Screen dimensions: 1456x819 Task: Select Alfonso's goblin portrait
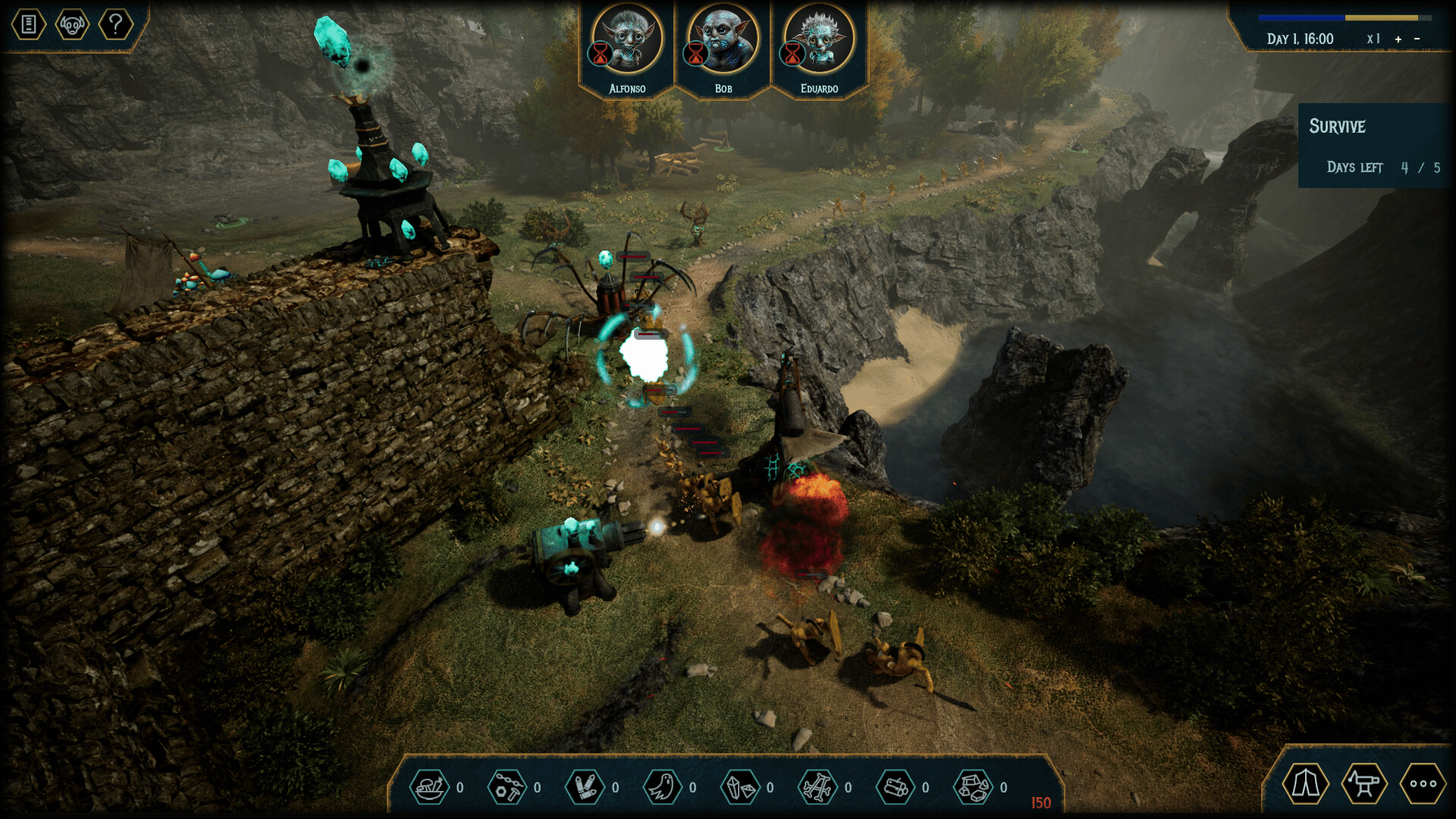pyautogui.click(x=628, y=39)
